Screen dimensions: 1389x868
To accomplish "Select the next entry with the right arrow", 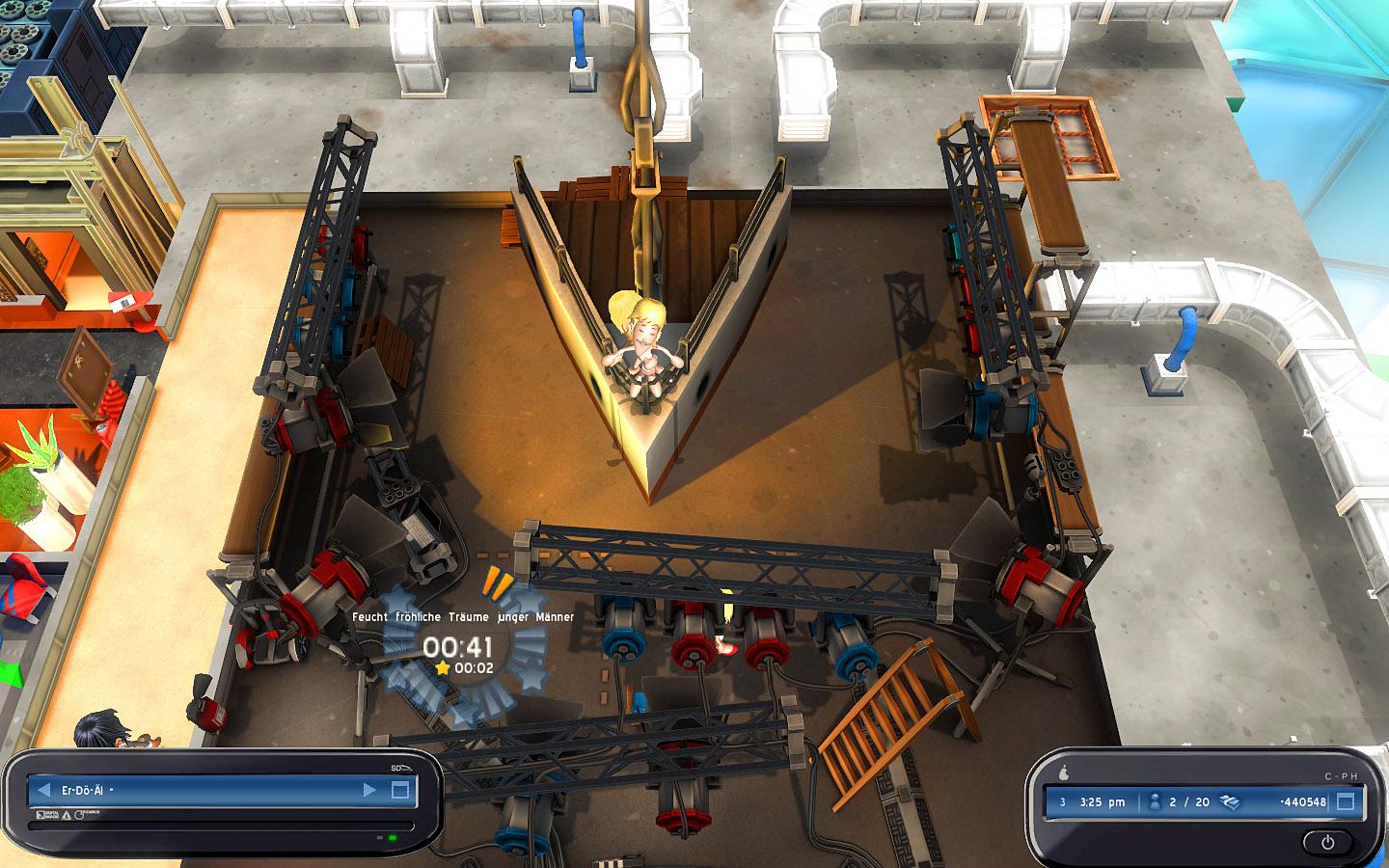I will click(369, 790).
